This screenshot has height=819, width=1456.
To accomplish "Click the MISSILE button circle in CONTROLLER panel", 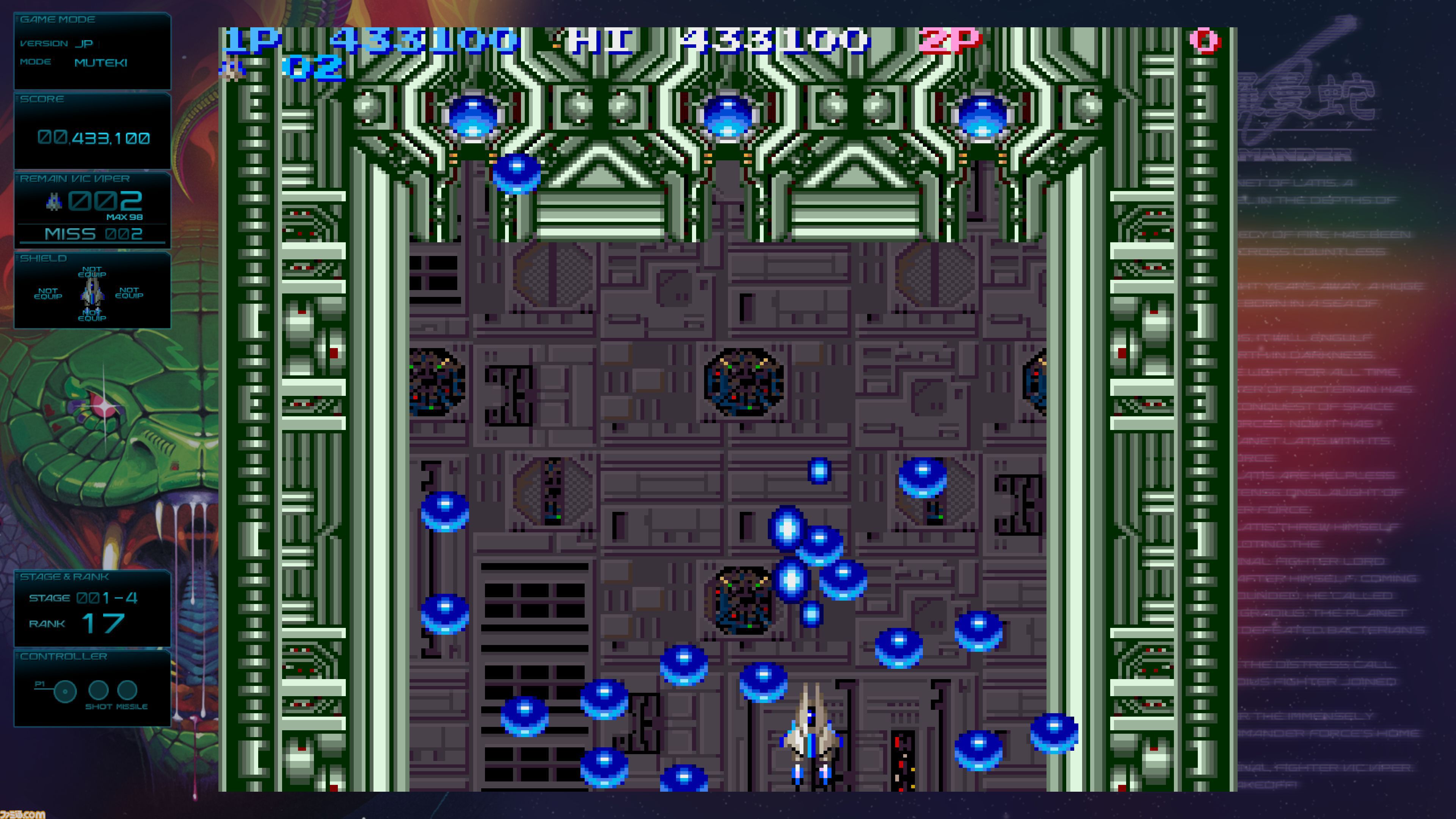I will coord(128,691).
